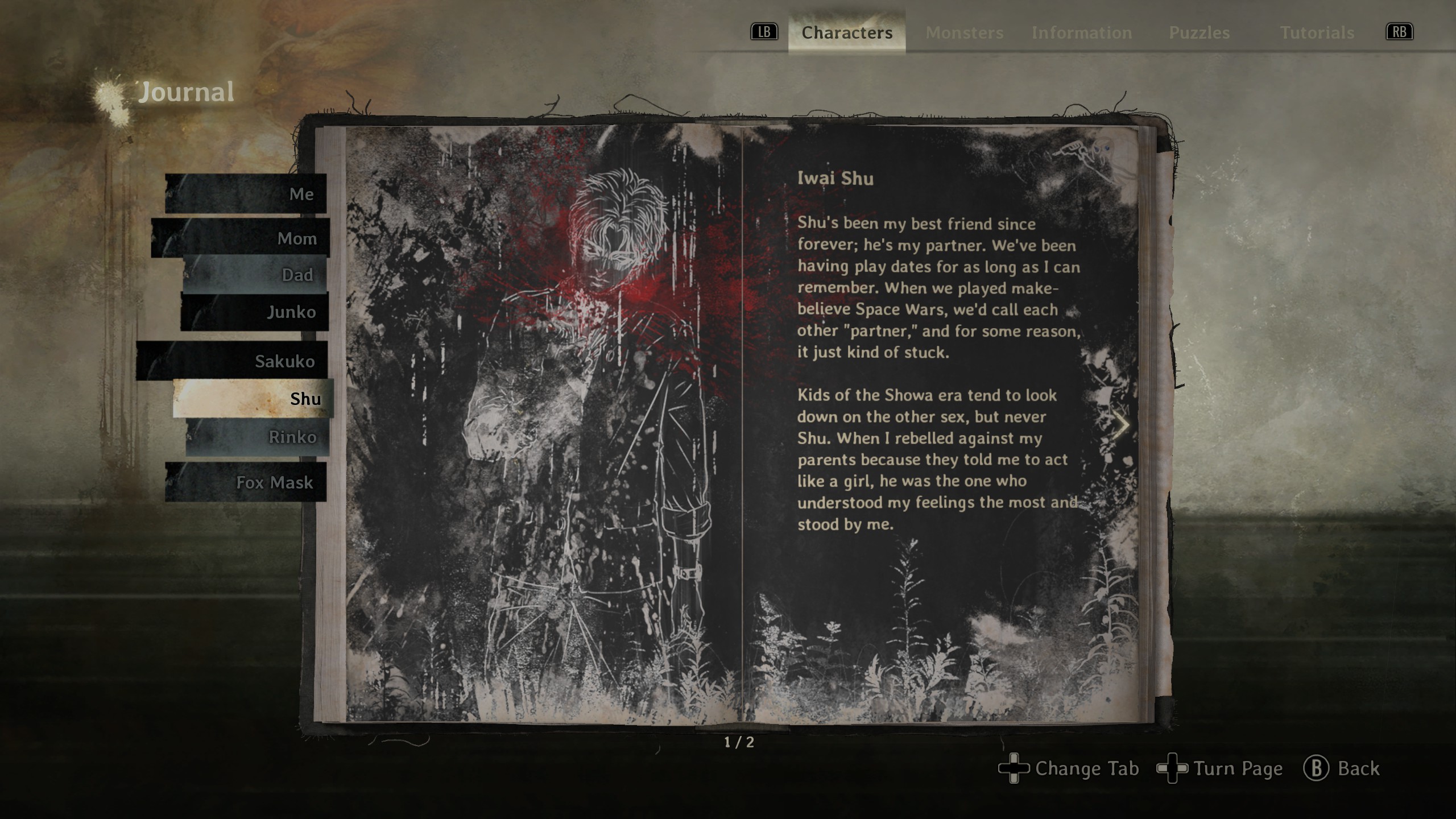
Task: Show the Information tab
Action: pos(1081,33)
